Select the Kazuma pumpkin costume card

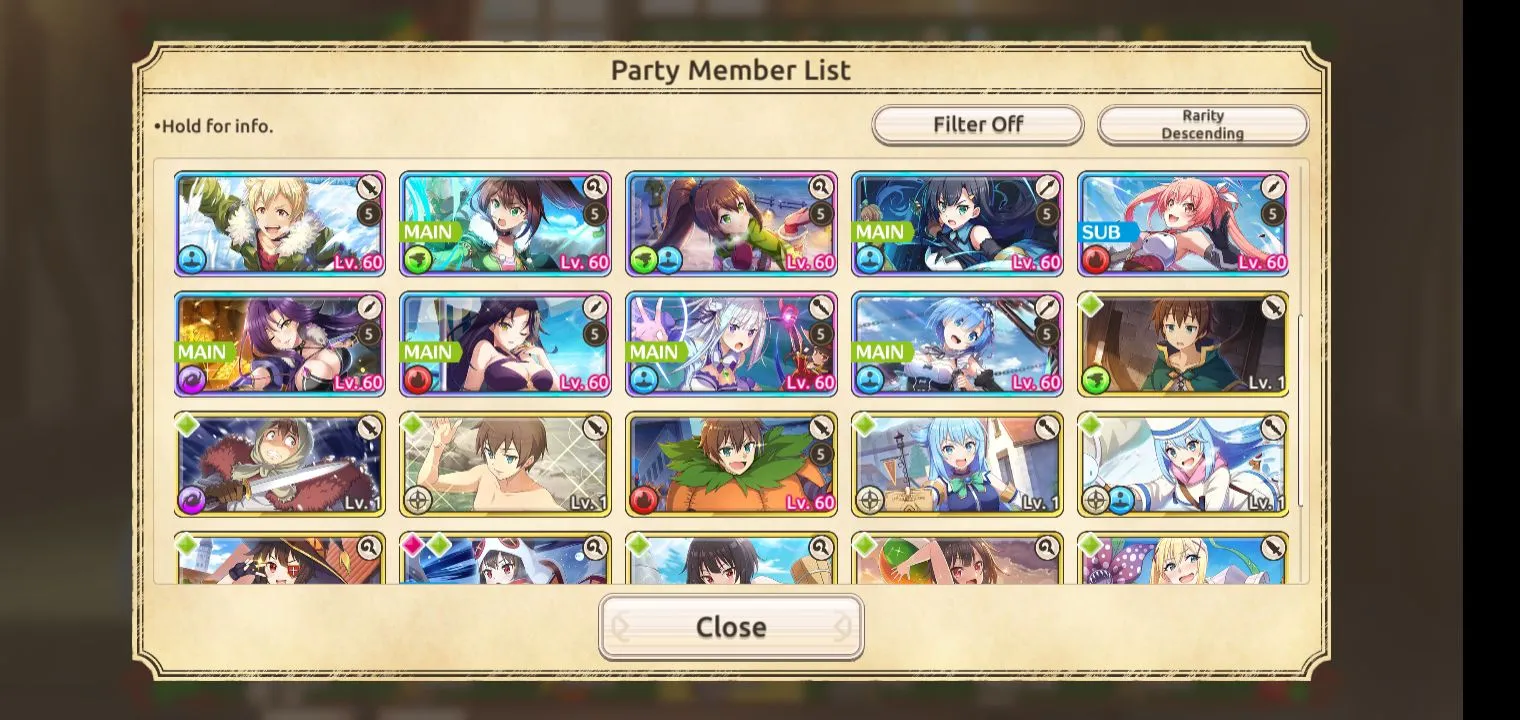coord(731,465)
